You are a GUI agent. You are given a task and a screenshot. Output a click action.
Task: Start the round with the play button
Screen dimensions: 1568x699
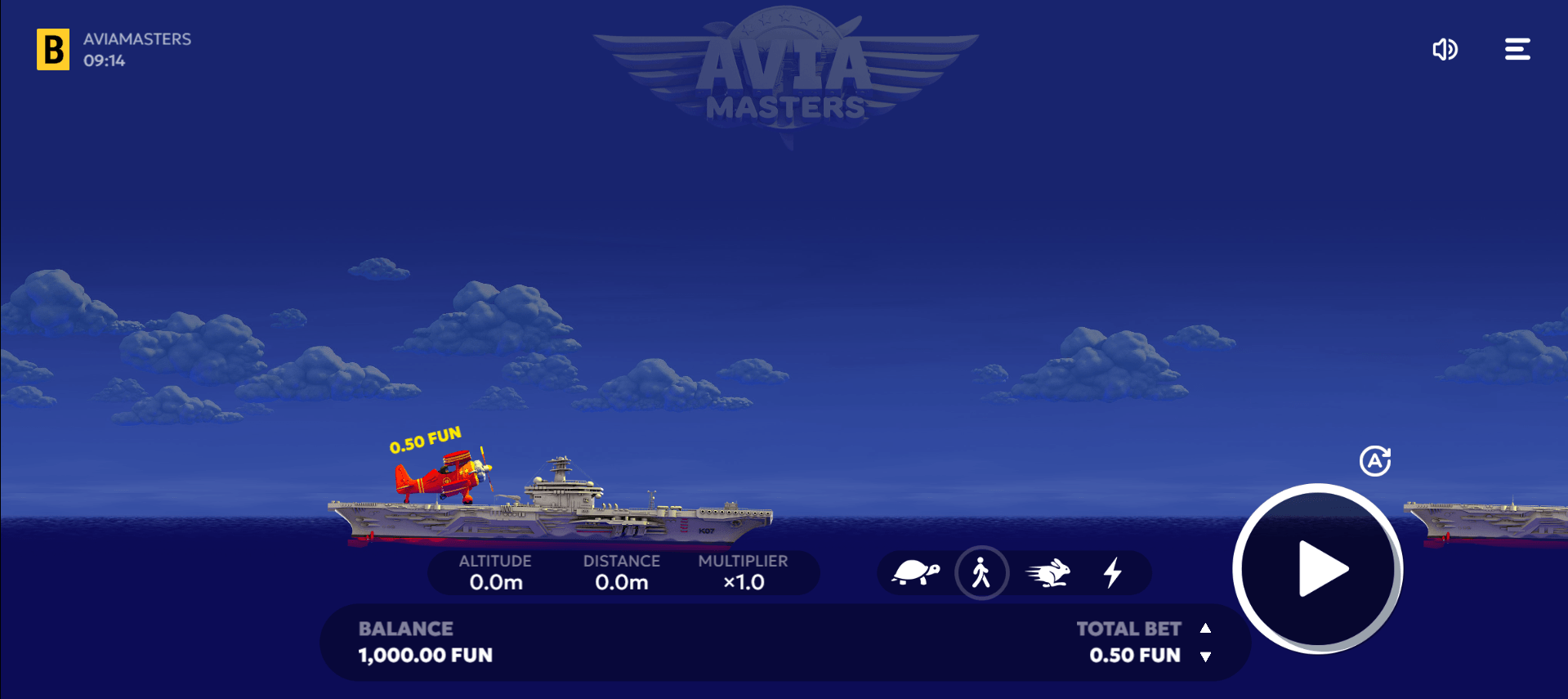(1317, 569)
